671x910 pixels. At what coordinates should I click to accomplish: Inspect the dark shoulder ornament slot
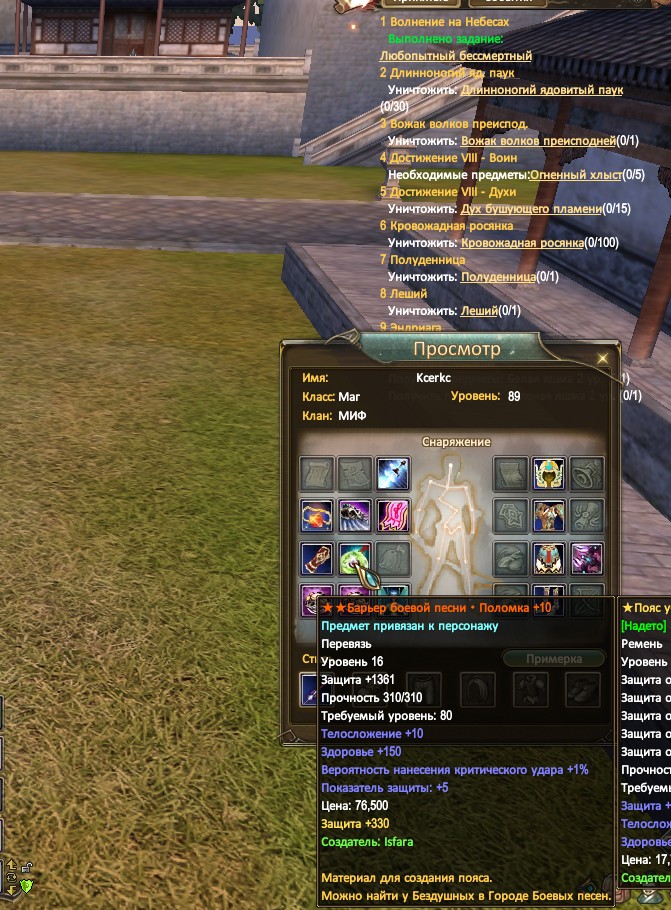[x=355, y=516]
